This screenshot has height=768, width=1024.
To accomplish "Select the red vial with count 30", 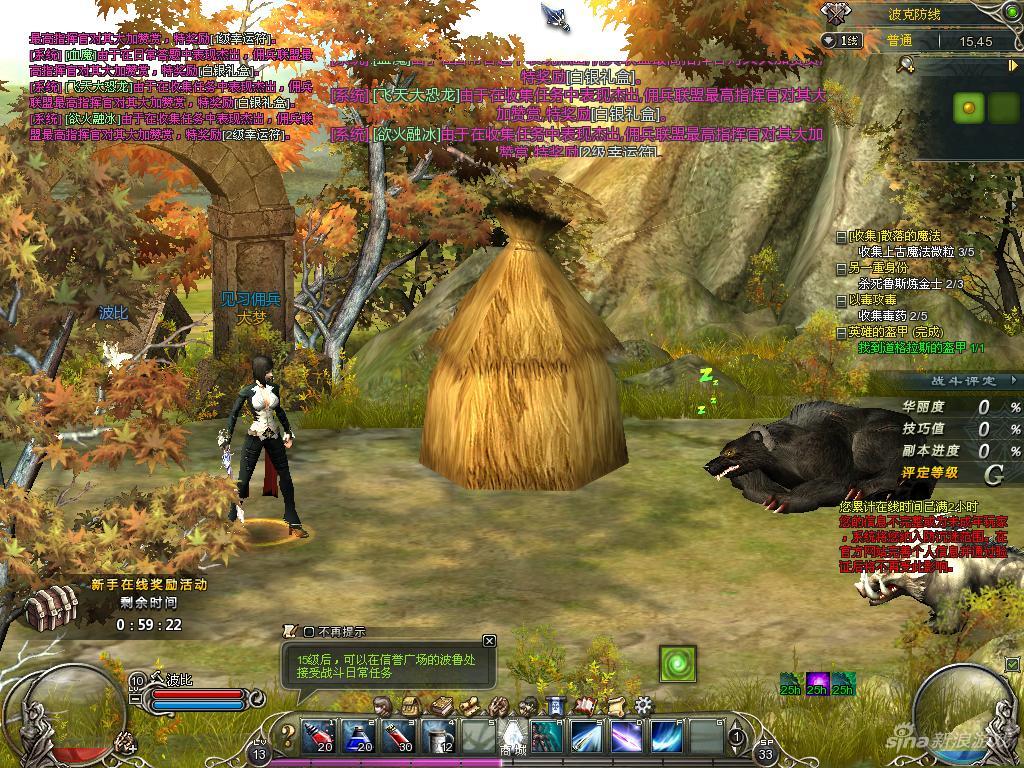I will point(397,738).
